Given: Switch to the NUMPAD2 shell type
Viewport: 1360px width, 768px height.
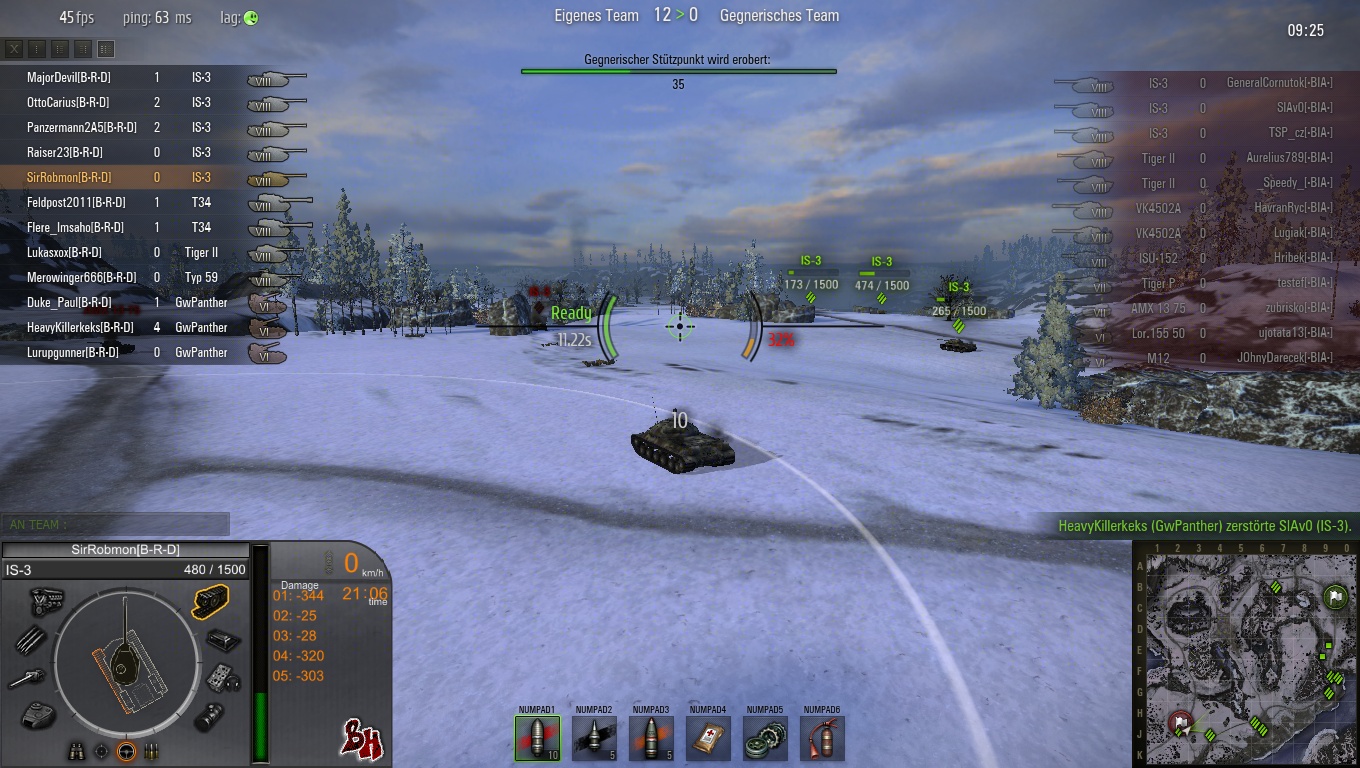Looking at the screenshot, I should [x=594, y=738].
